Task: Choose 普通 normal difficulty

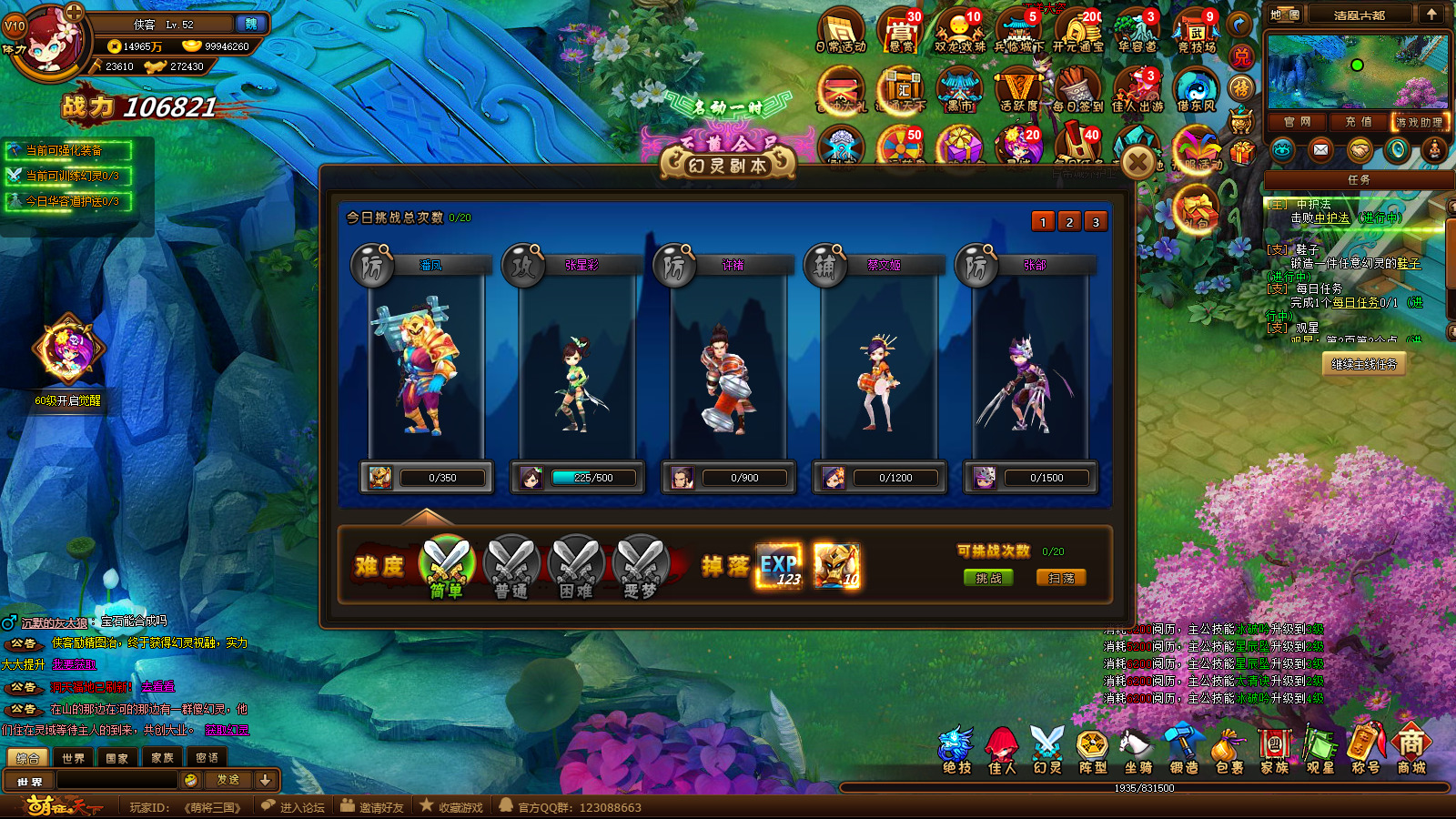Action: 511,566
